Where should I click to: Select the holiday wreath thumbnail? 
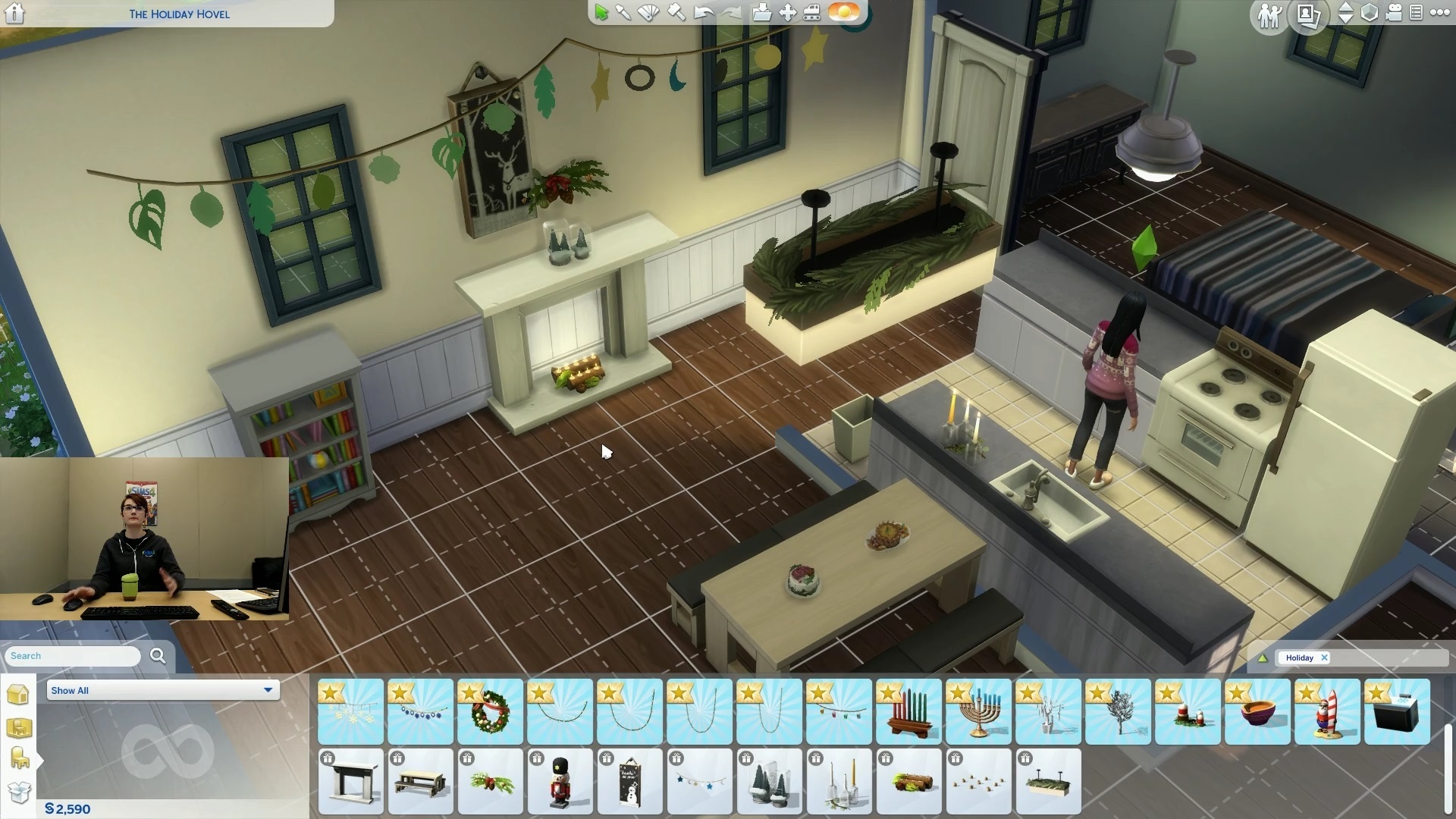tap(490, 712)
